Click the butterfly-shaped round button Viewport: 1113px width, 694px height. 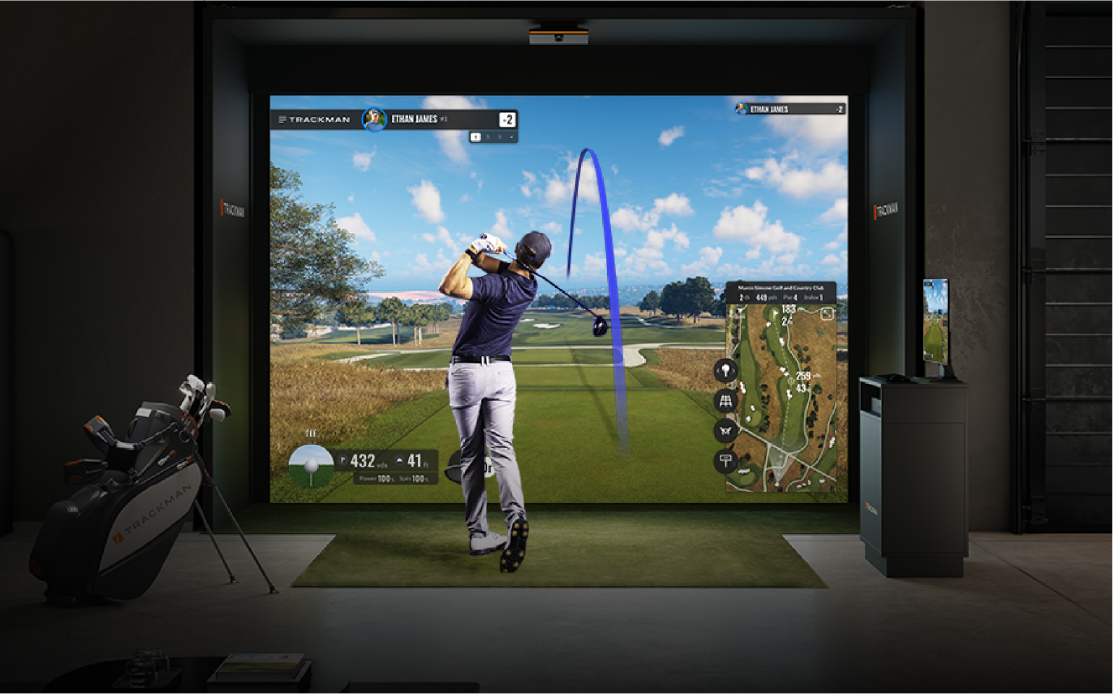[x=725, y=431]
